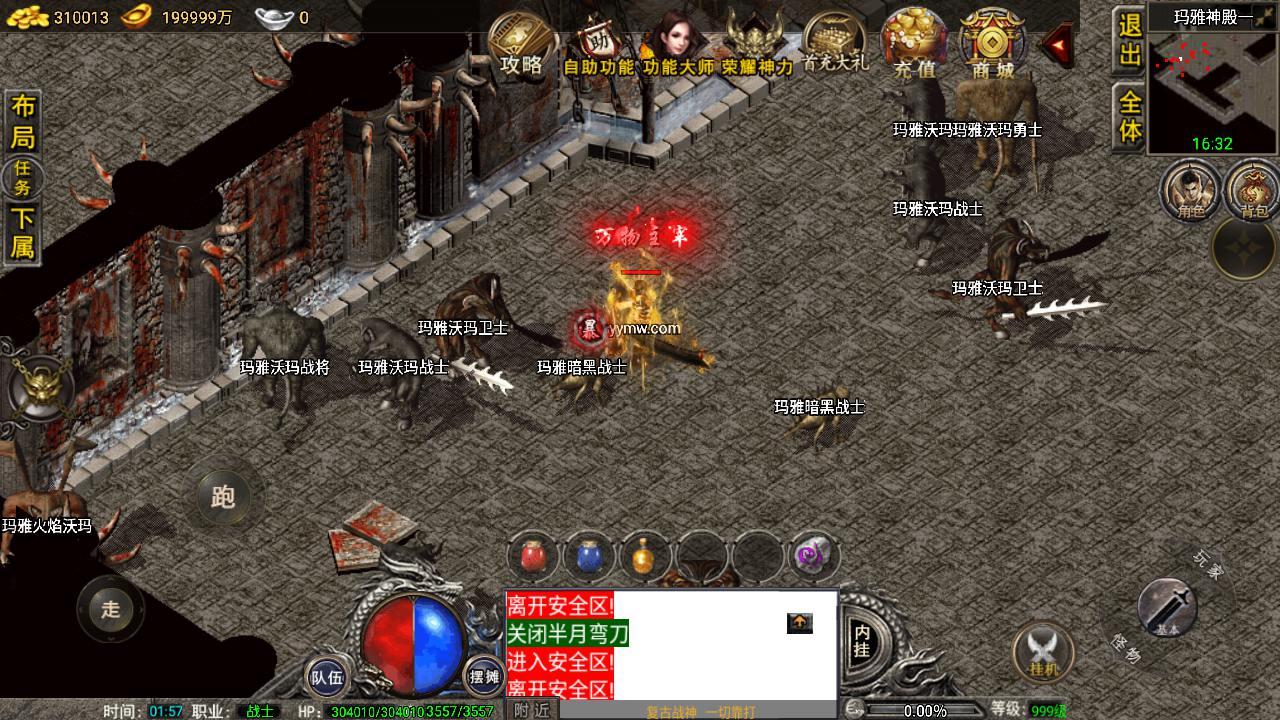Open 自助功能 self-service menu
The height and width of the screenshot is (720, 1280).
(598, 46)
